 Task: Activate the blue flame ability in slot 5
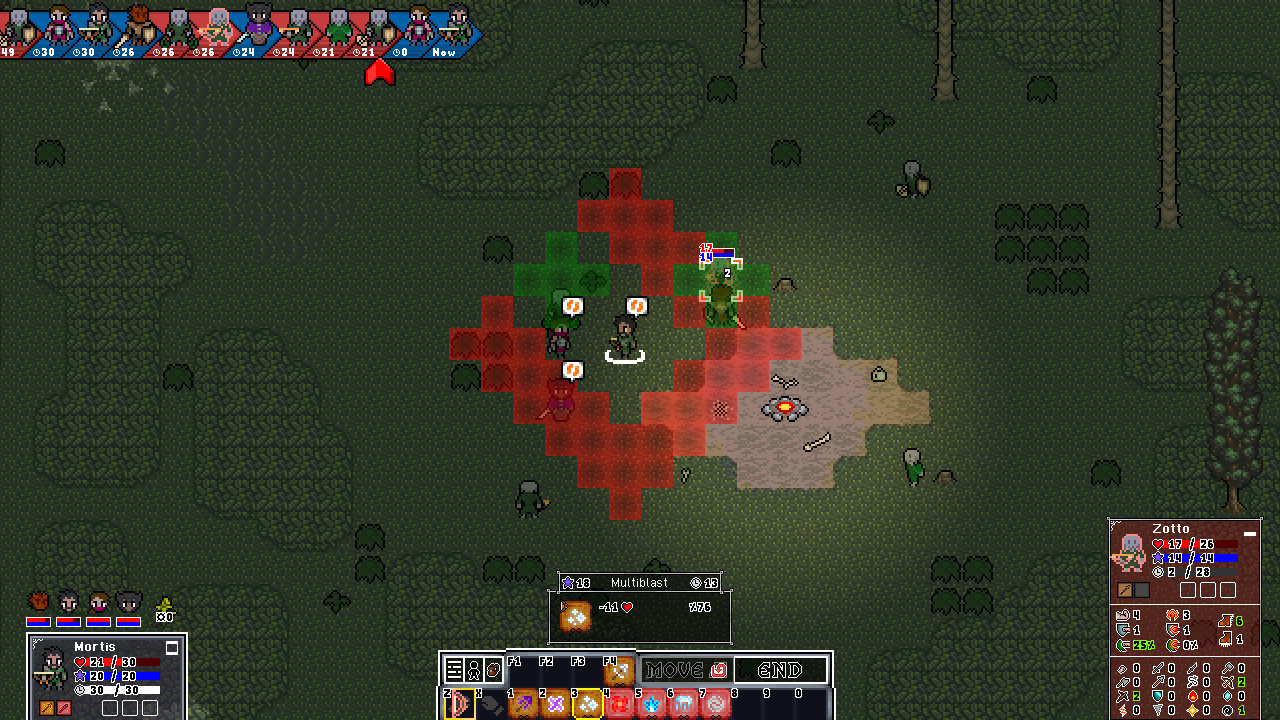point(652,705)
